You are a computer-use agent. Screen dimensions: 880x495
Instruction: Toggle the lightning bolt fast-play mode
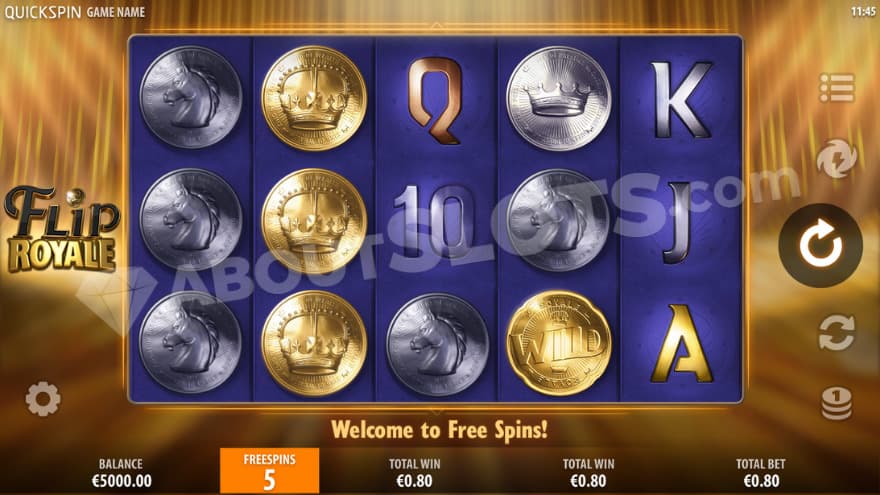click(x=835, y=159)
